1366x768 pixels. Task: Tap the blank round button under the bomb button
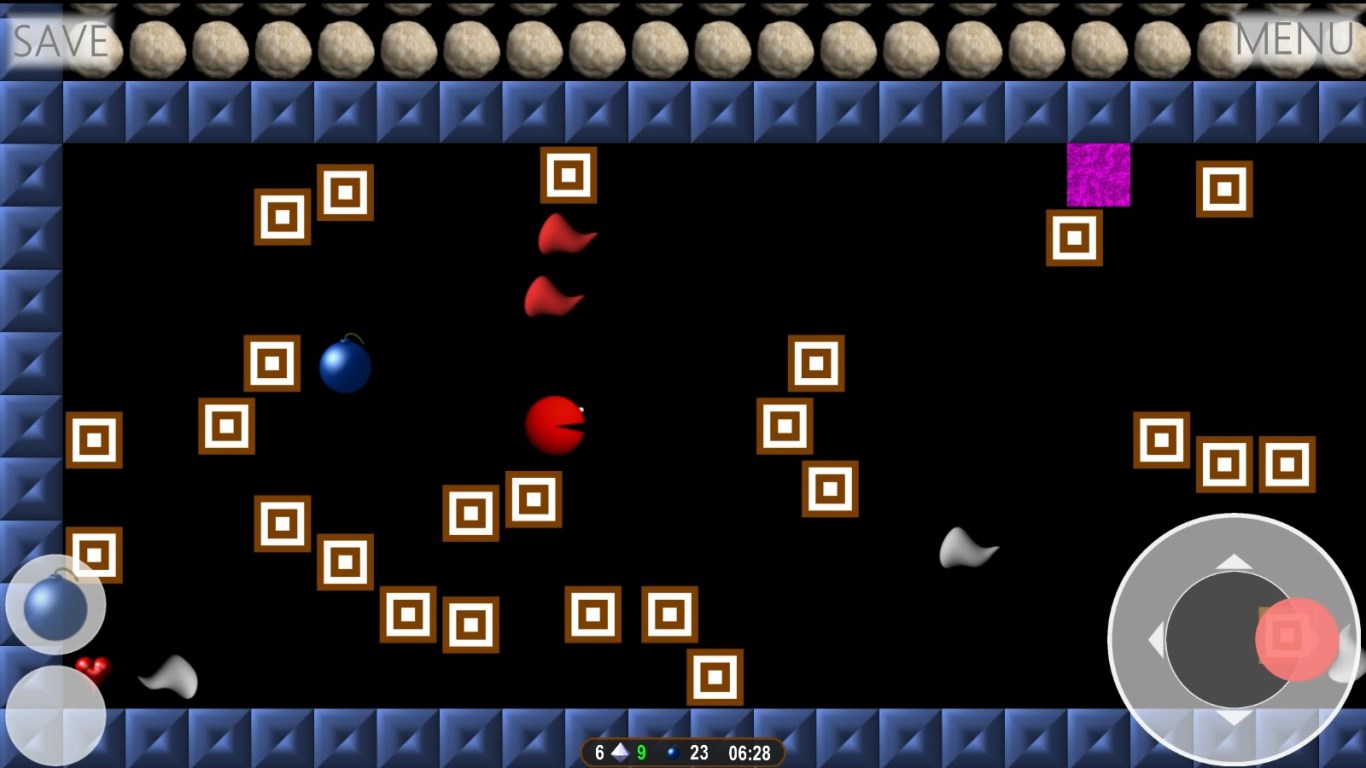pyautogui.click(x=55, y=715)
